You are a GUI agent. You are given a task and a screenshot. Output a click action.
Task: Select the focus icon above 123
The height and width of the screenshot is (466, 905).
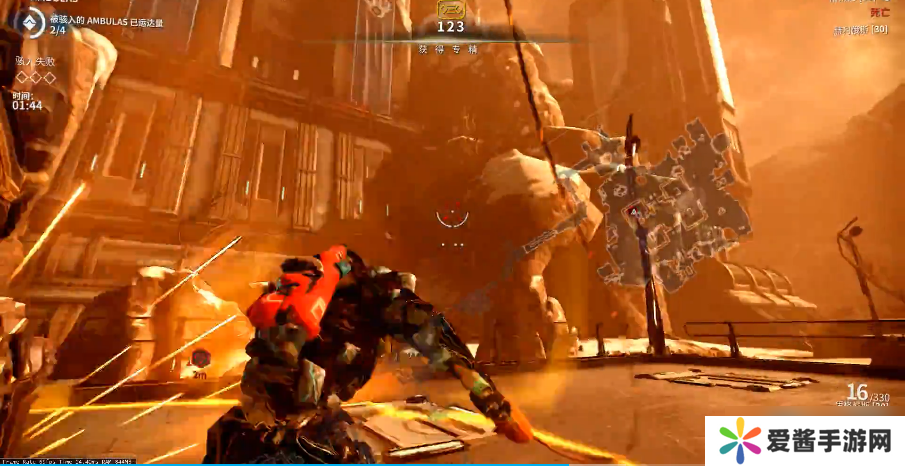(450, 9)
